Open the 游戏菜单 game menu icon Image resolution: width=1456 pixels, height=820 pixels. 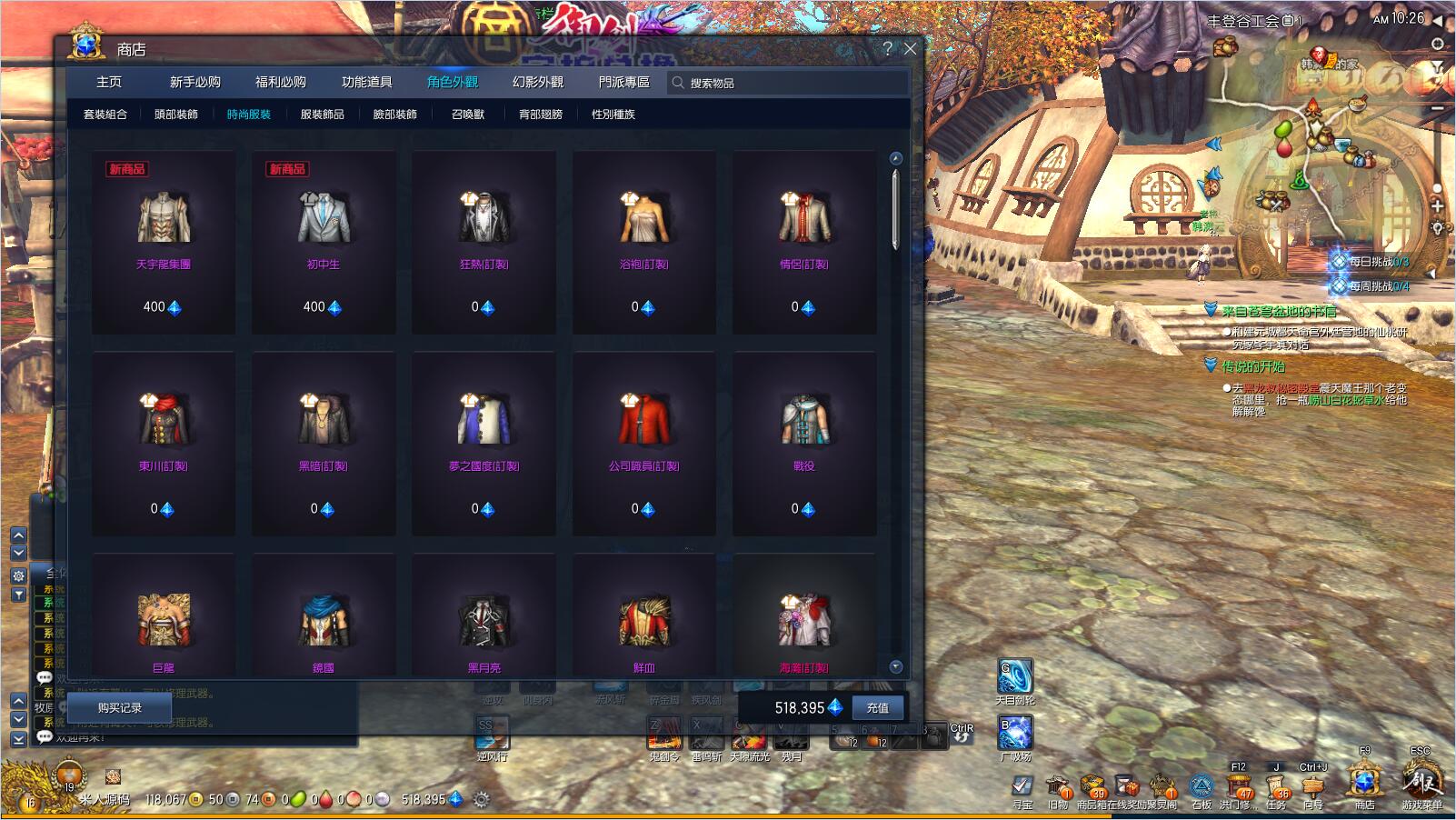pyautogui.click(x=1421, y=781)
